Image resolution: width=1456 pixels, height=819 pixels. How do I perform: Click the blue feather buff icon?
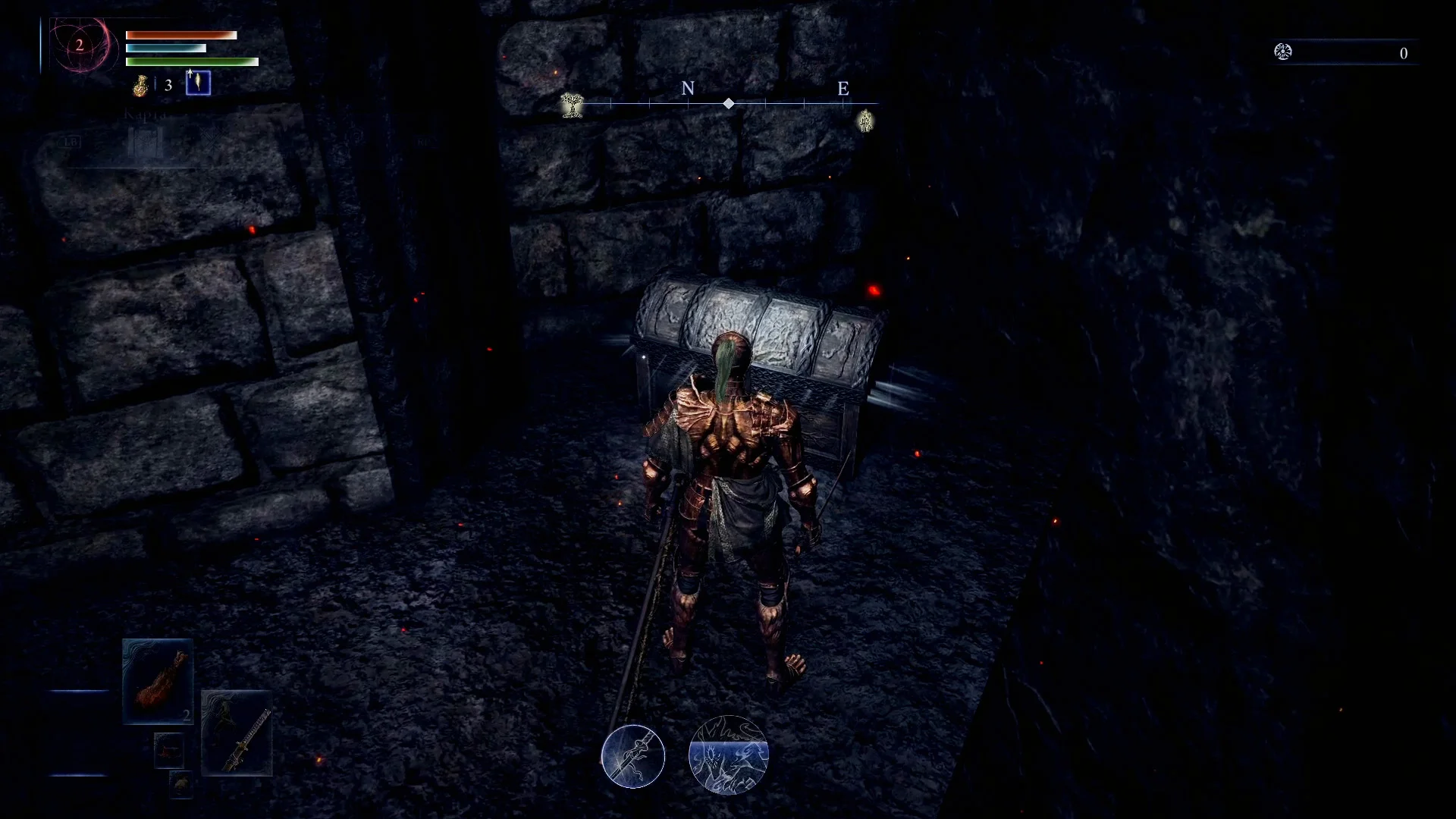(x=198, y=83)
